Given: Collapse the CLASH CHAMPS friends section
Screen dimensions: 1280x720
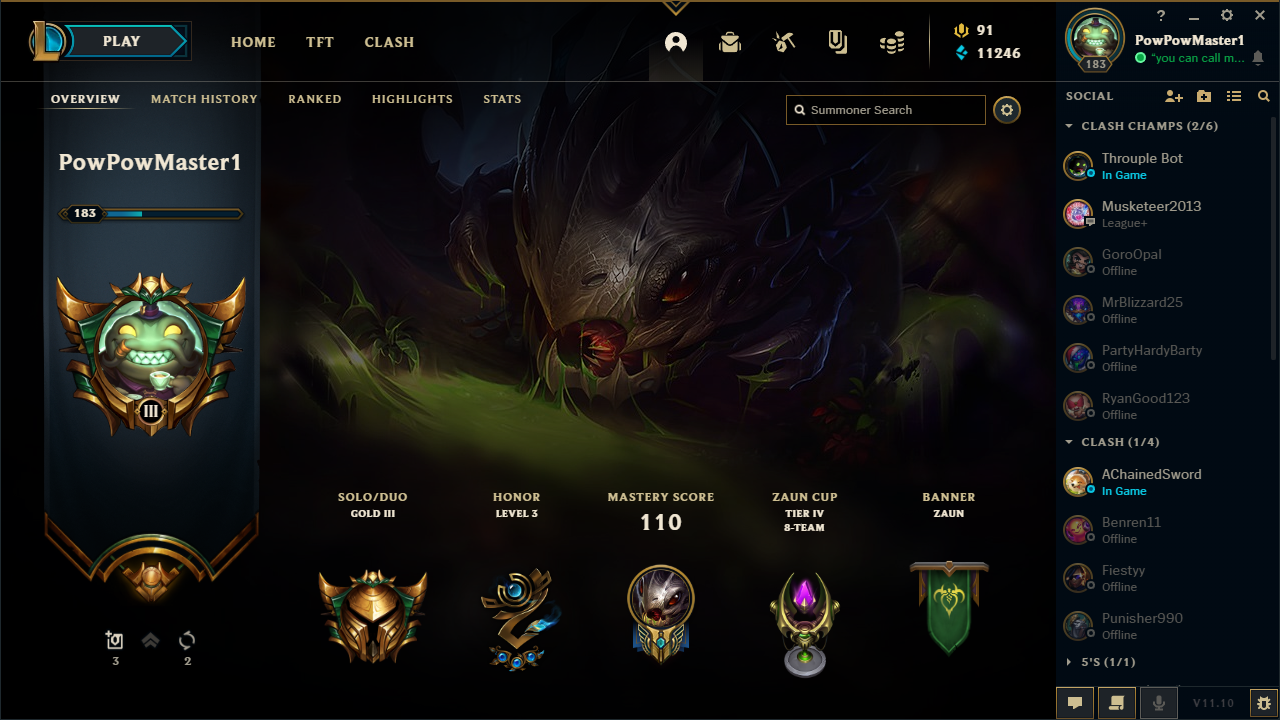Looking at the screenshot, I should point(1068,126).
